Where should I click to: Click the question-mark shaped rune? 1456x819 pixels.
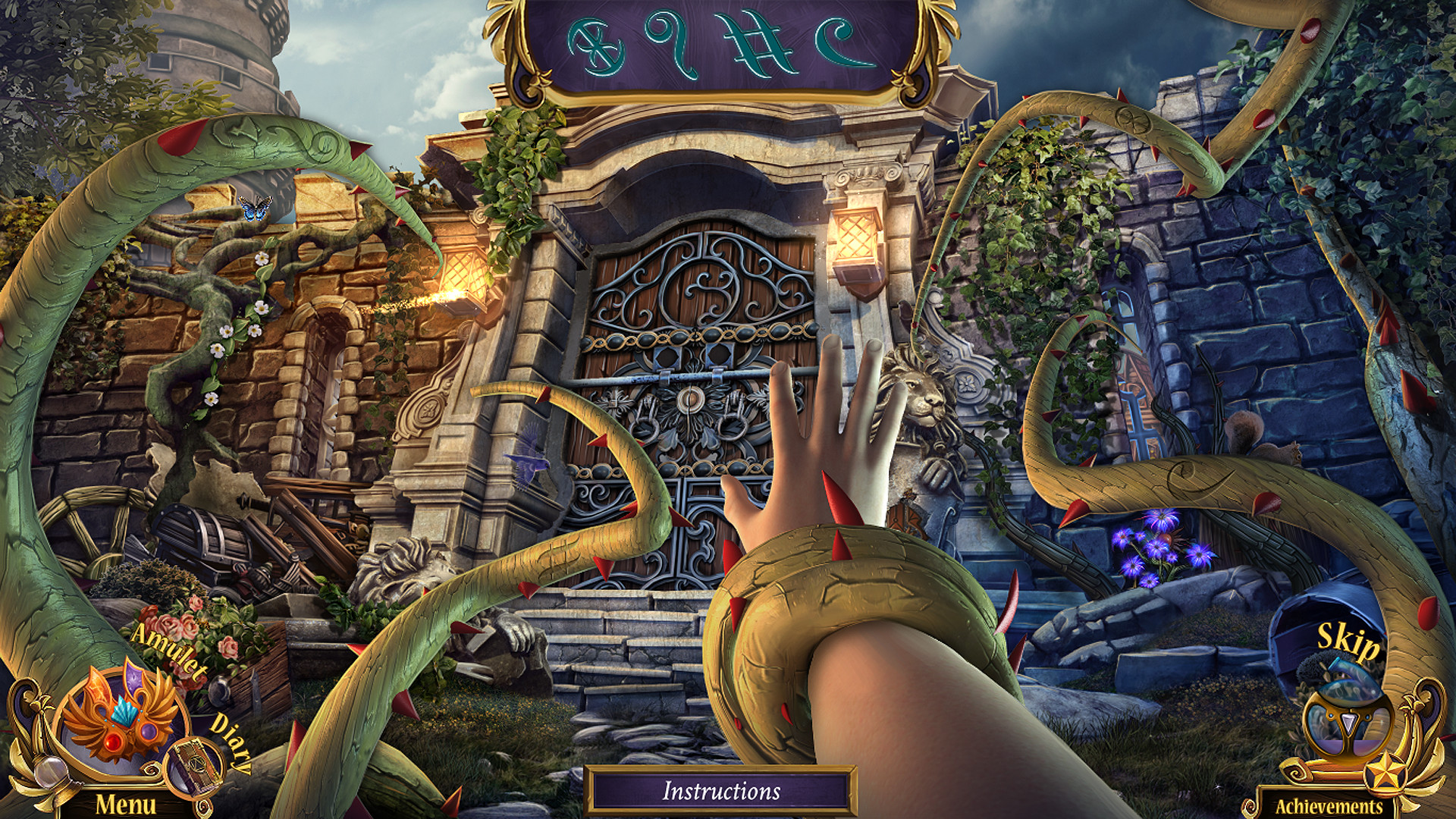pyautogui.click(x=667, y=42)
